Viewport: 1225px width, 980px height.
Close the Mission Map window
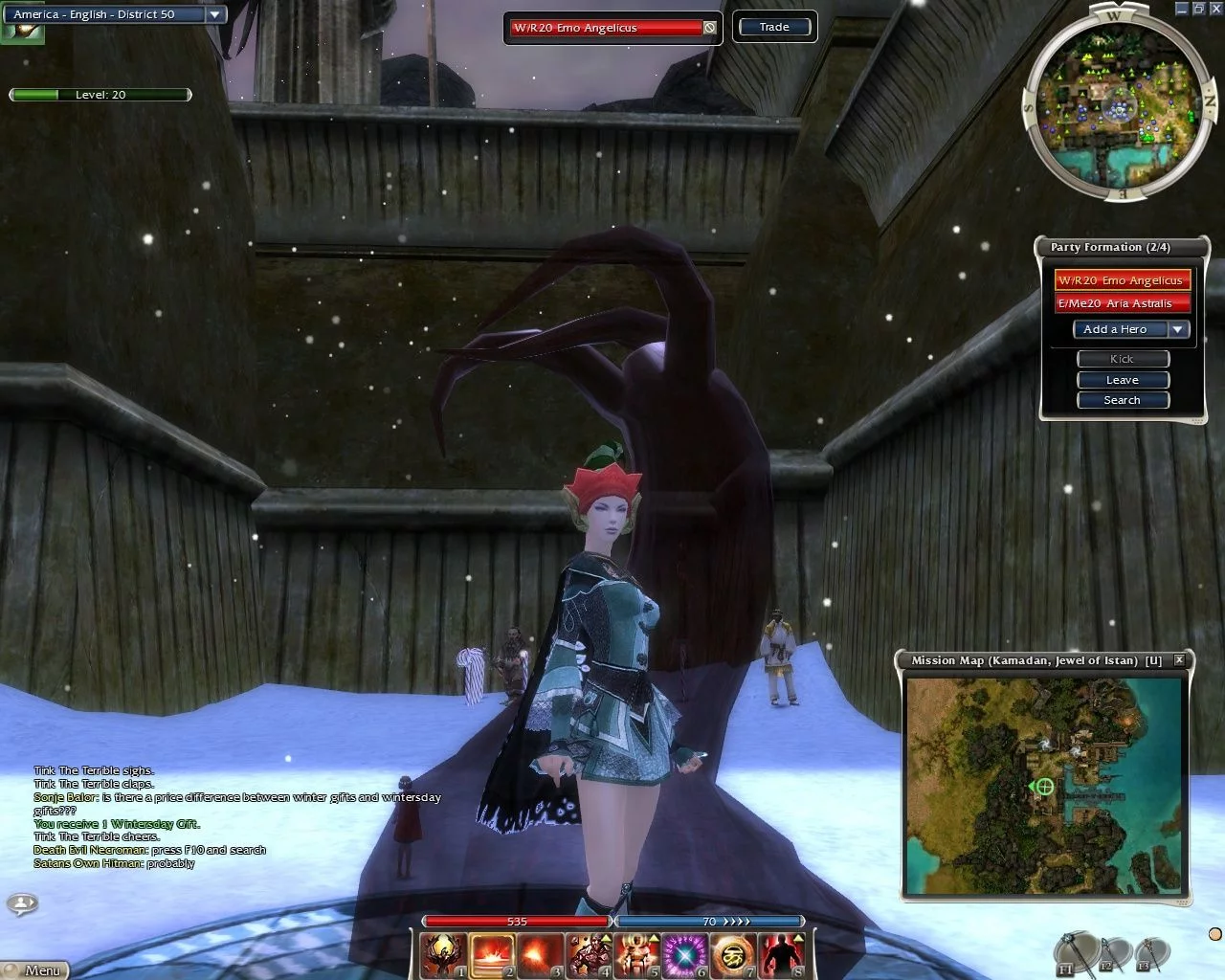point(1179,659)
